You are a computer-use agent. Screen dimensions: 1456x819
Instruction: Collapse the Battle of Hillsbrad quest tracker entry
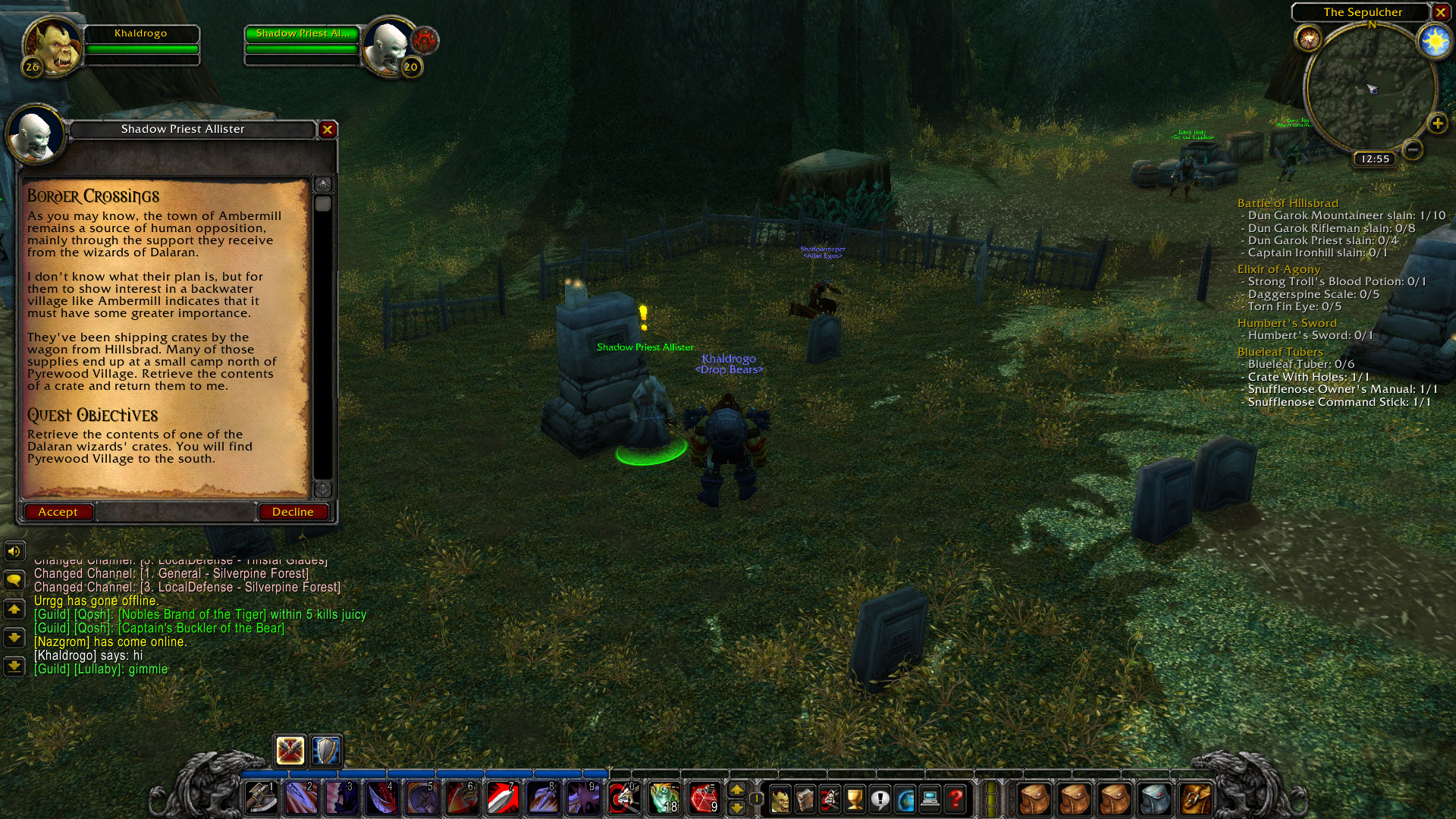point(1289,203)
